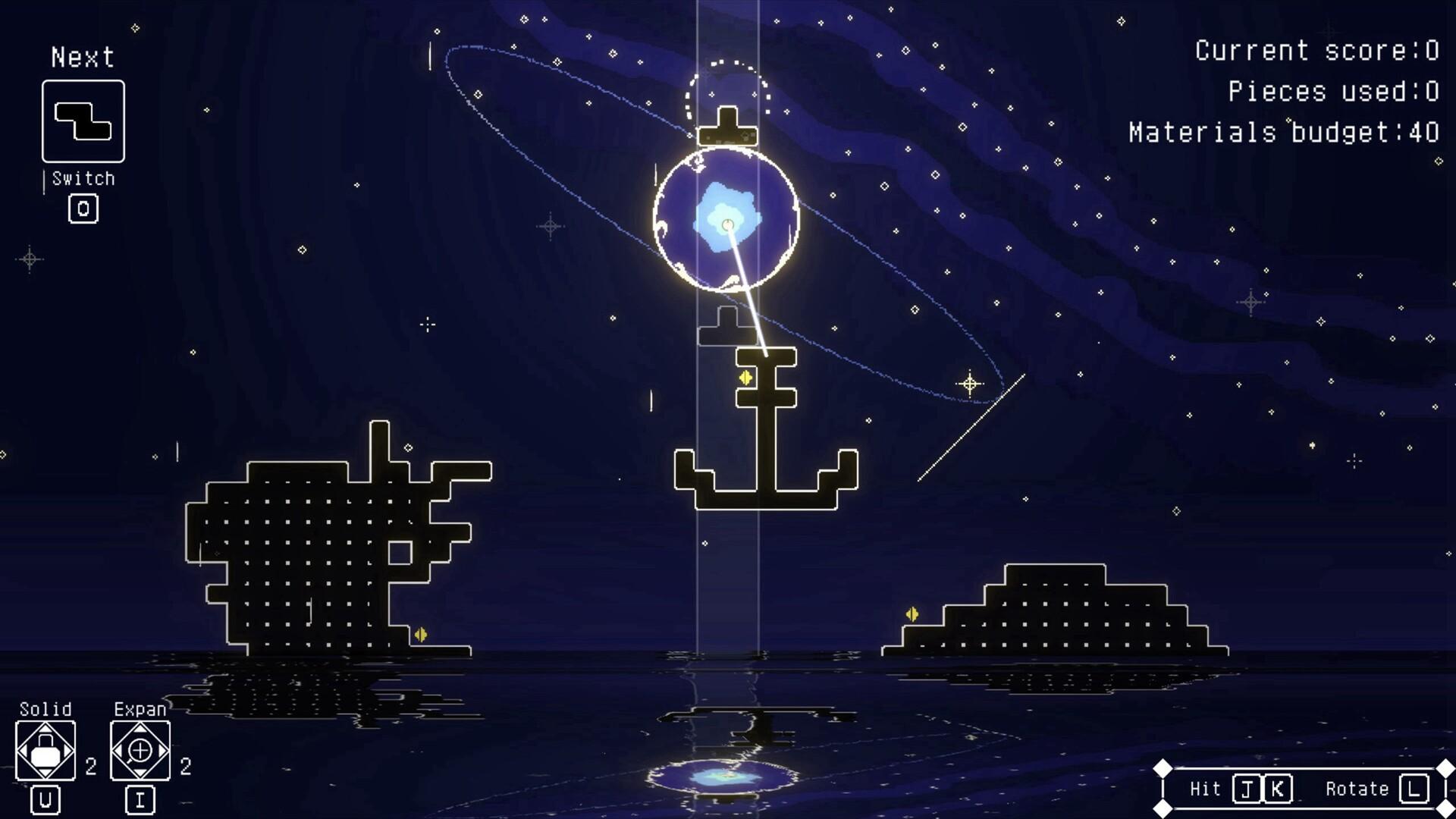Select the Solid piece power-up icon

point(45,751)
